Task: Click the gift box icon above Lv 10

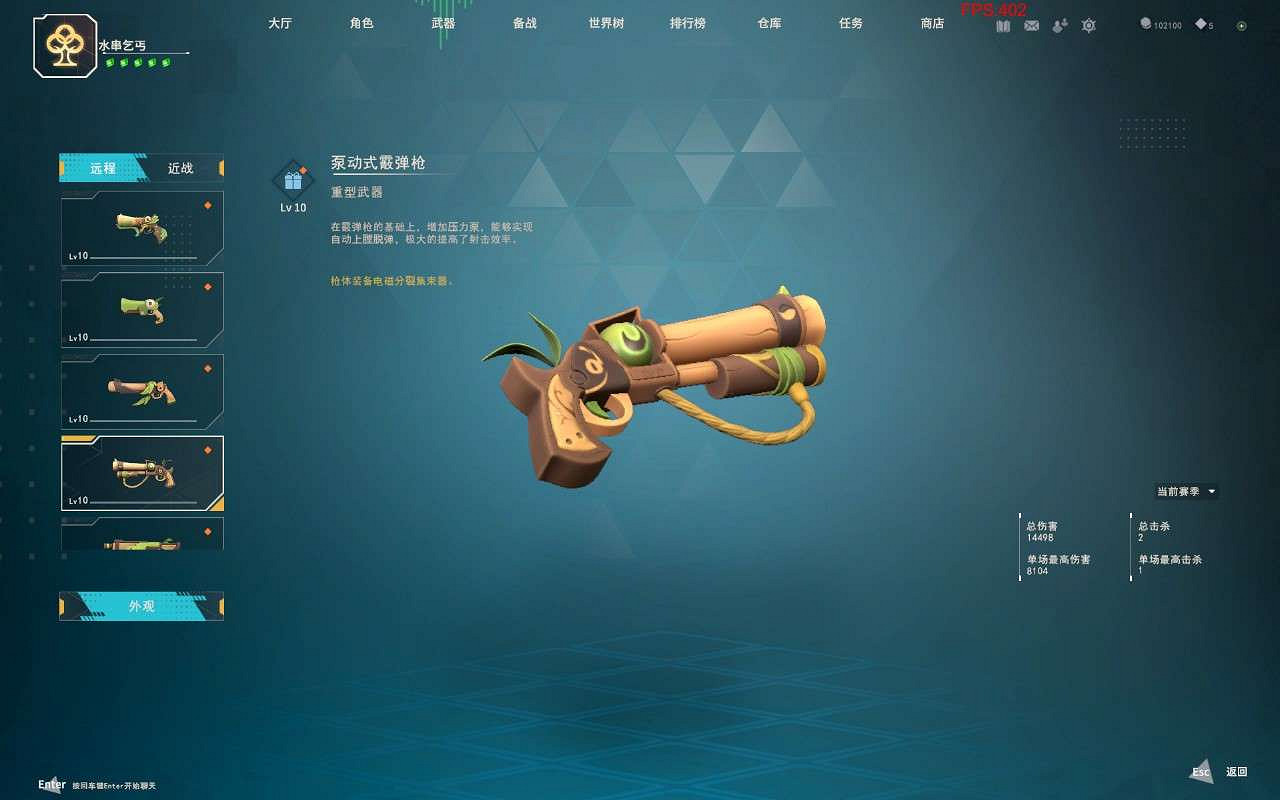Action: coord(292,180)
